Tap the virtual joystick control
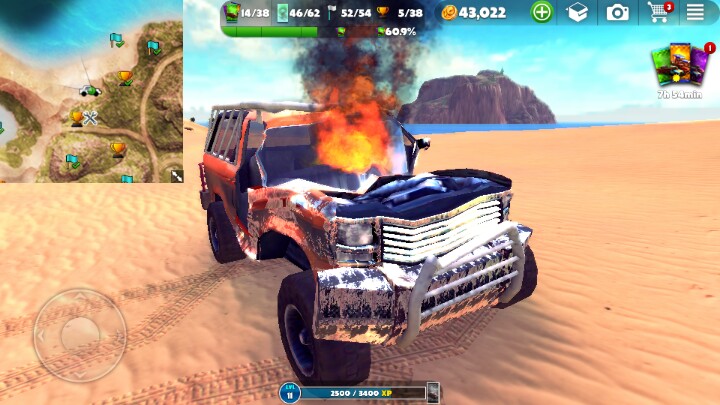The width and height of the screenshot is (720, 405). 79,335
